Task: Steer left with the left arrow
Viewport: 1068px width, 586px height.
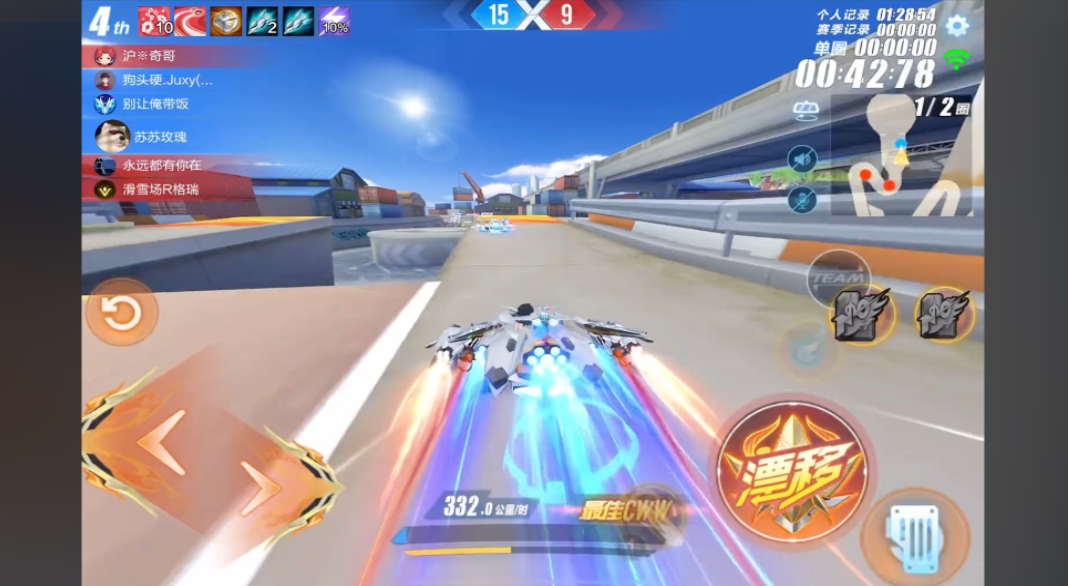Action: [x=160, y=442]
